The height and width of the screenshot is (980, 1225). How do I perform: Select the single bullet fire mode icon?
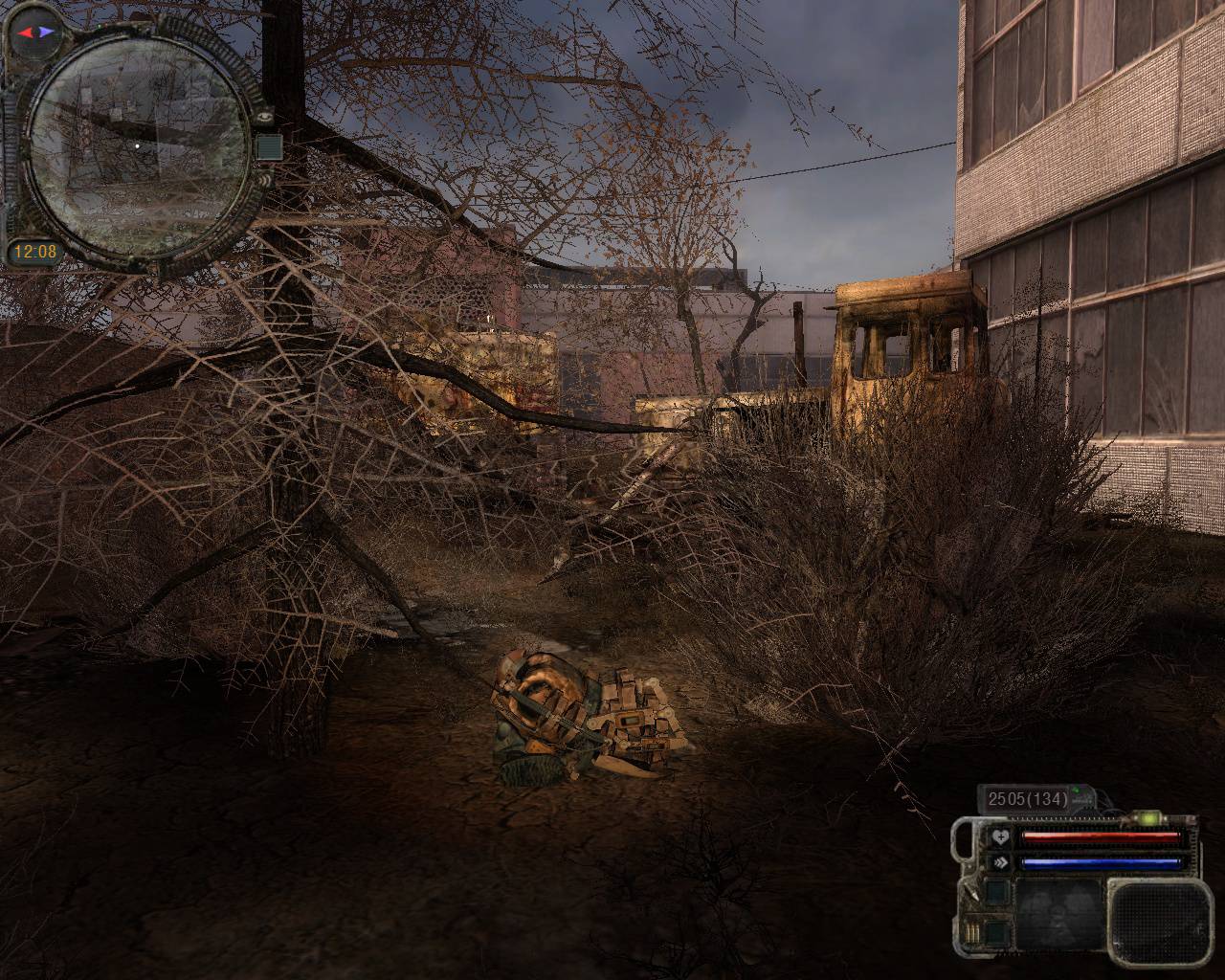coord(973,893)
